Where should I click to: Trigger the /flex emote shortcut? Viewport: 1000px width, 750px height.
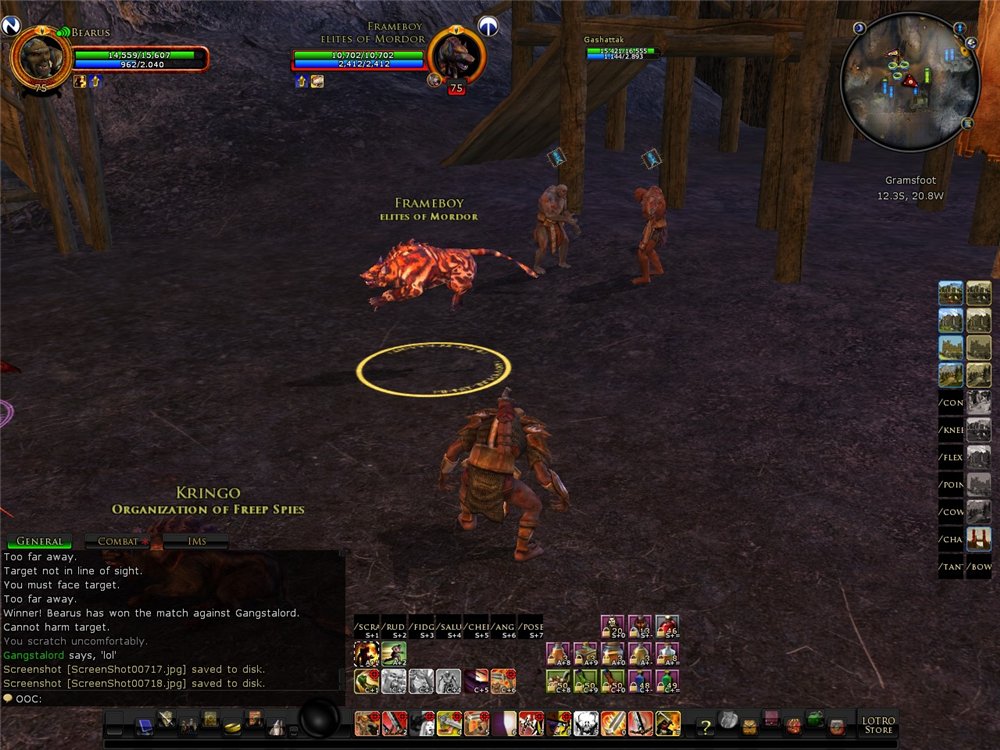click(951, 457)
